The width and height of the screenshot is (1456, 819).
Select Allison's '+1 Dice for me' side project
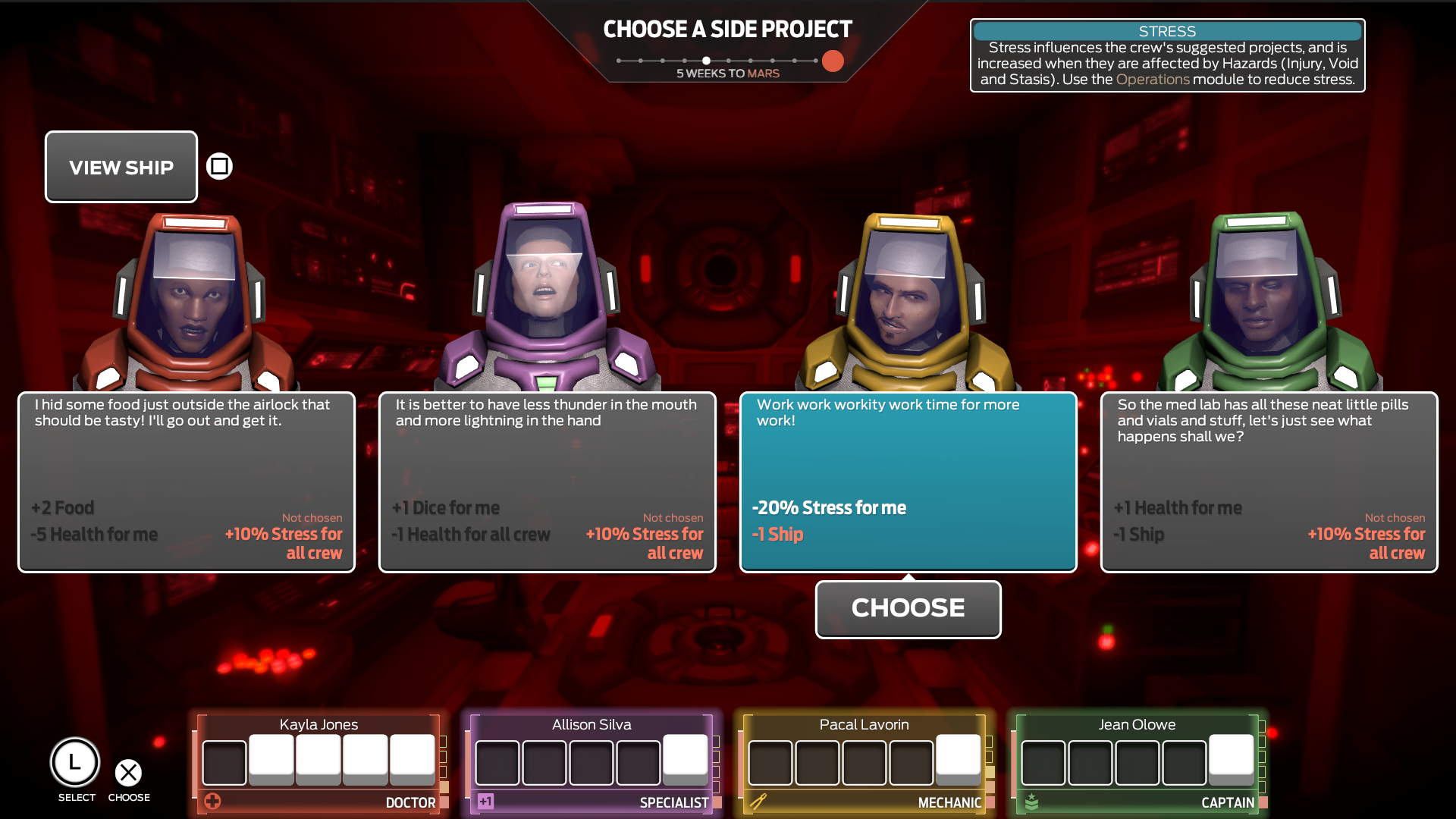tap(547, 482)
